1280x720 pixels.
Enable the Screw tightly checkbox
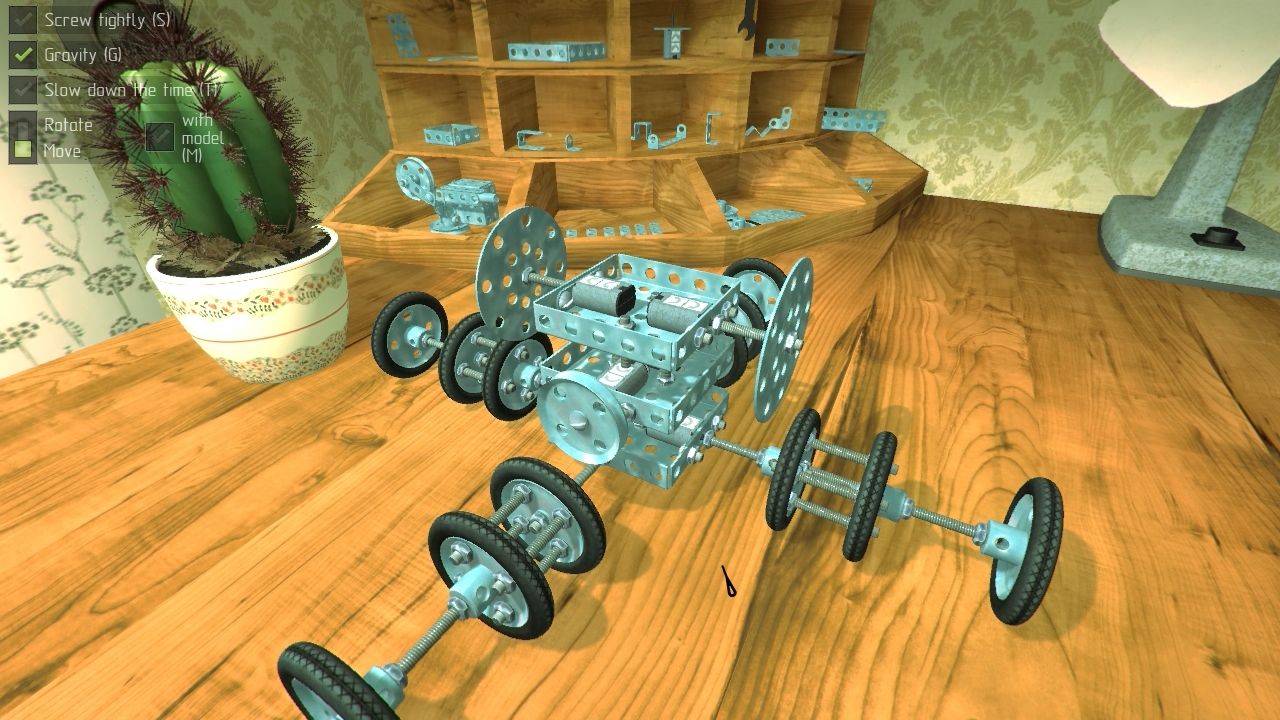(x=23, y=20)
